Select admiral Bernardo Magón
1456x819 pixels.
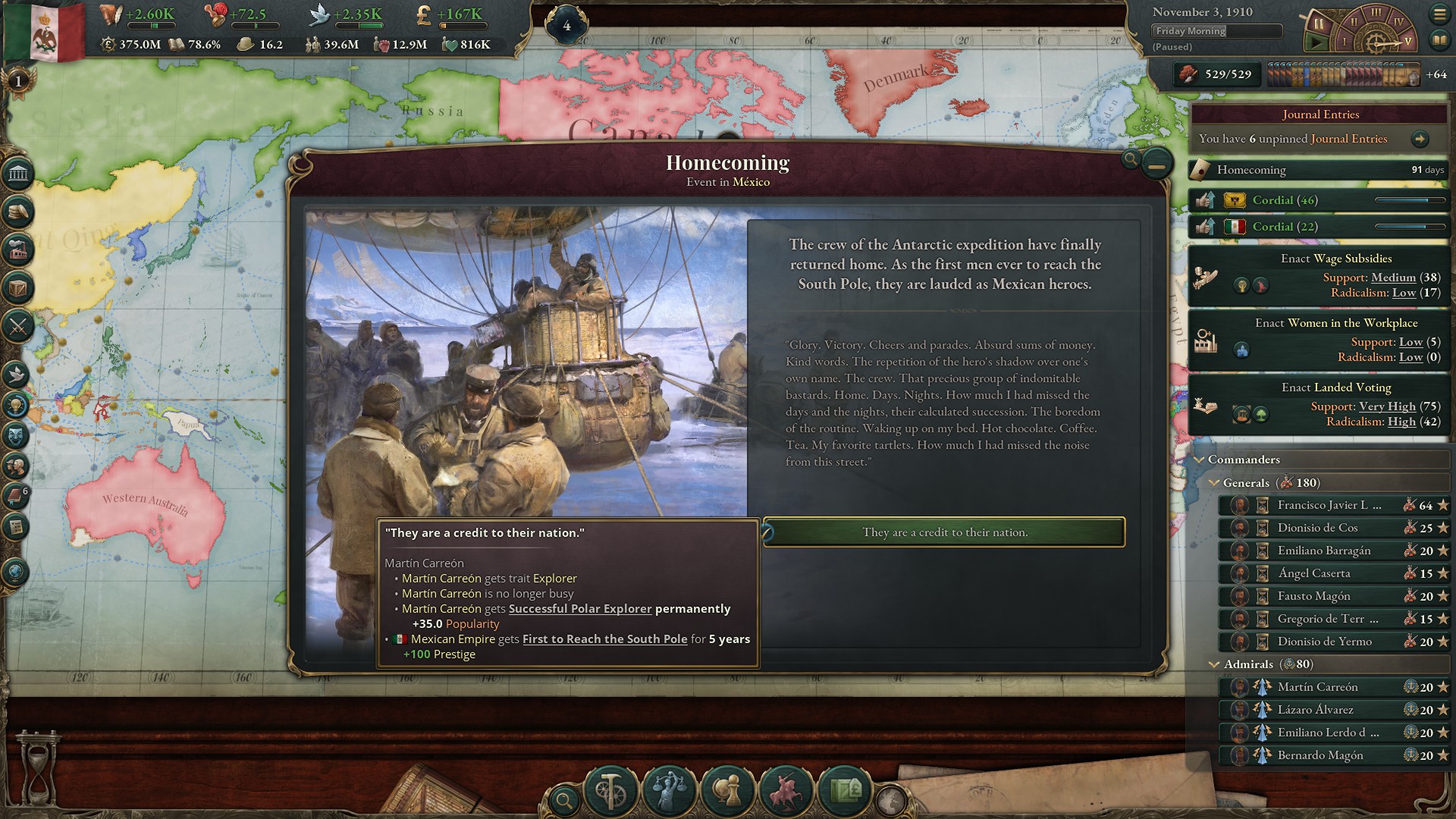point(1328,755)
